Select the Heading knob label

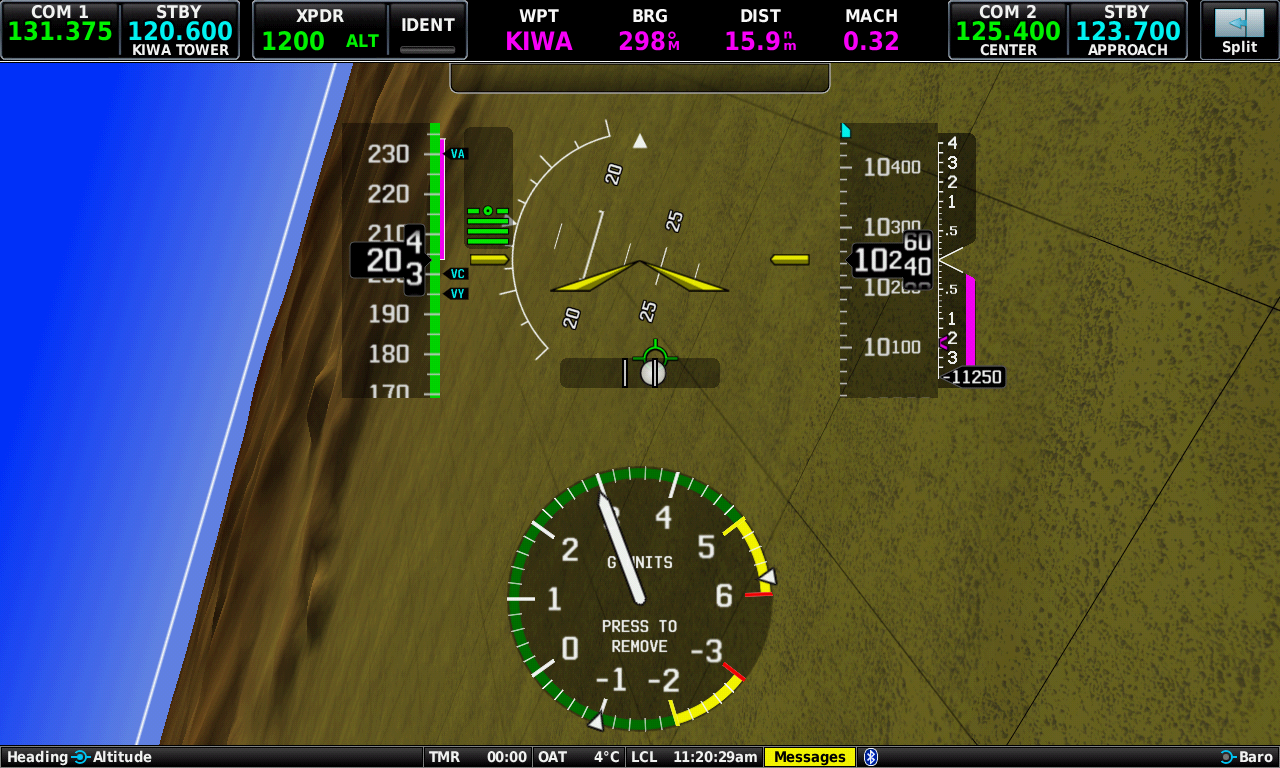pyautogui.click(x=38, y=757)
